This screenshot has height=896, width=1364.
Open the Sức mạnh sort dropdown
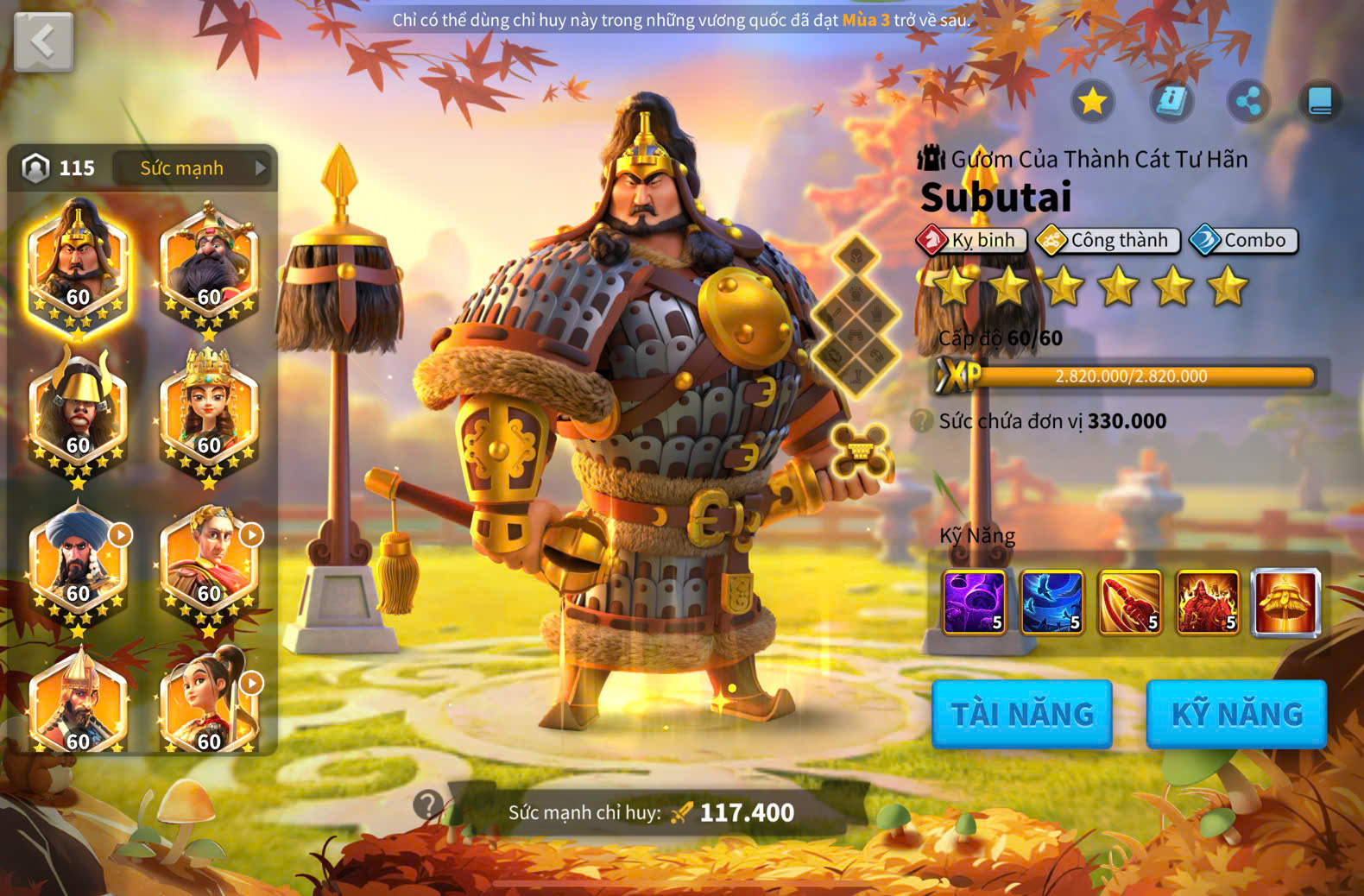193,168
